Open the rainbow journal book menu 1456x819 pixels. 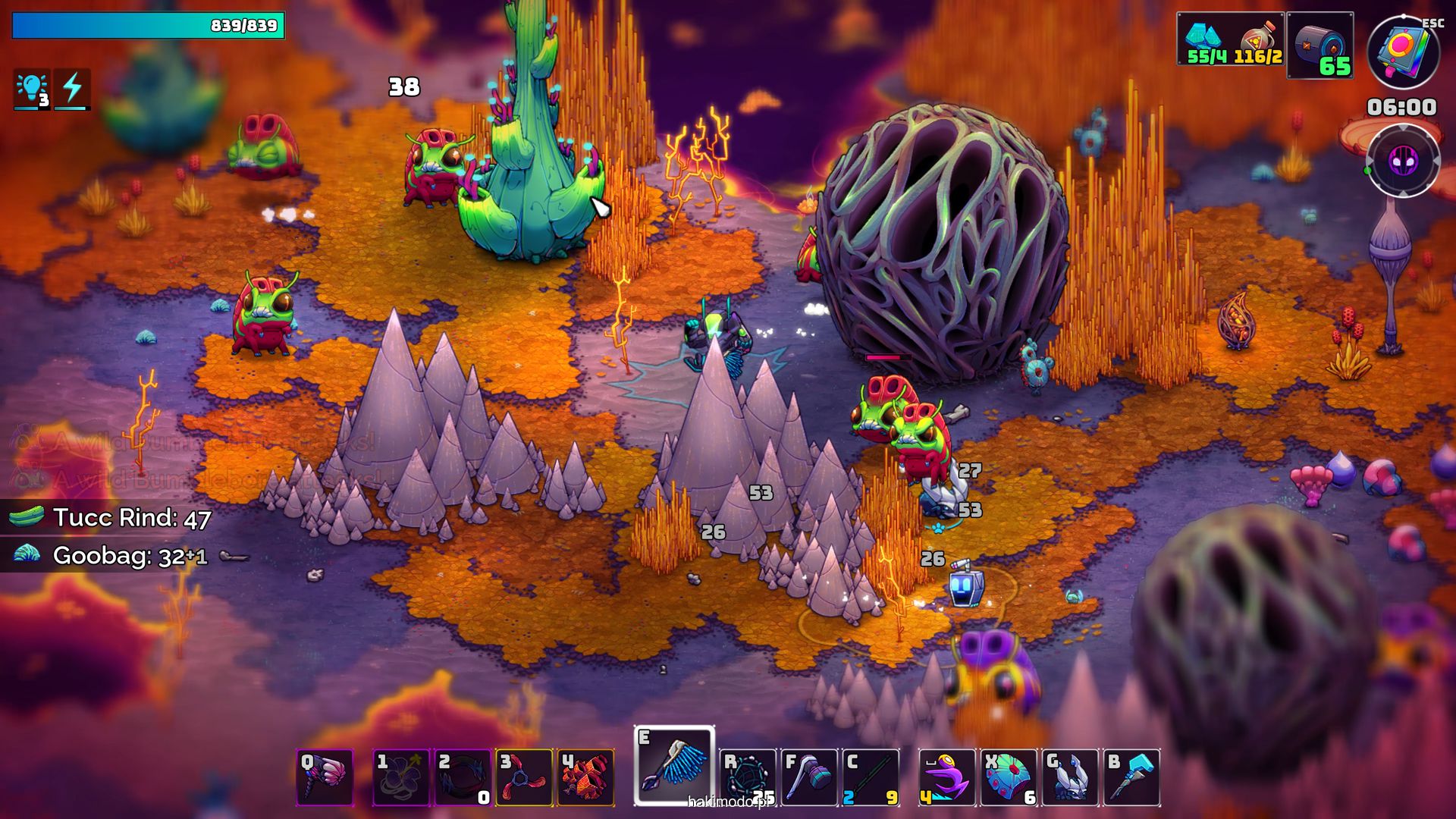tap(1403, 52)
